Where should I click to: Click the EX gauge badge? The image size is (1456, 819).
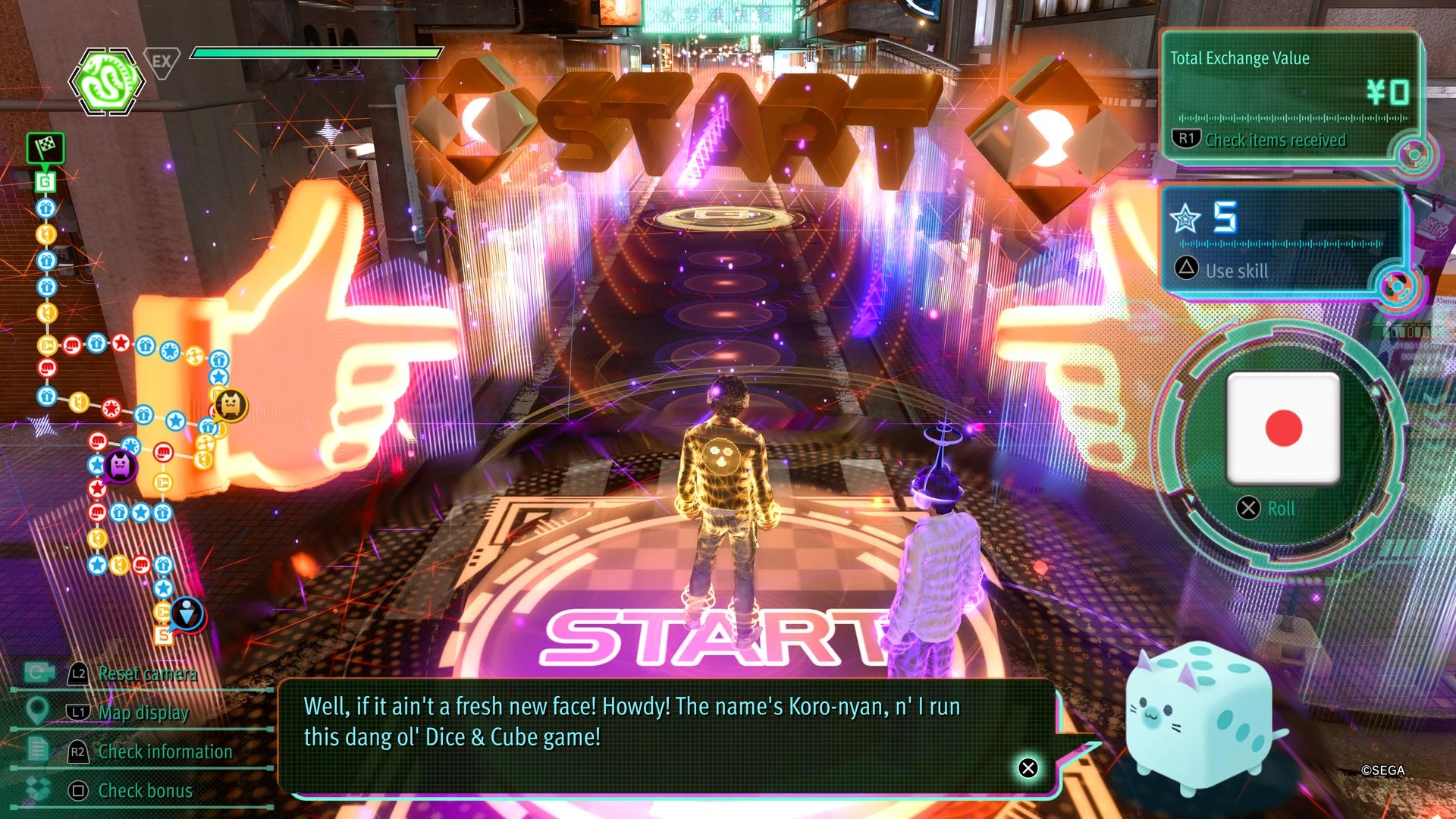coord(162,61)
